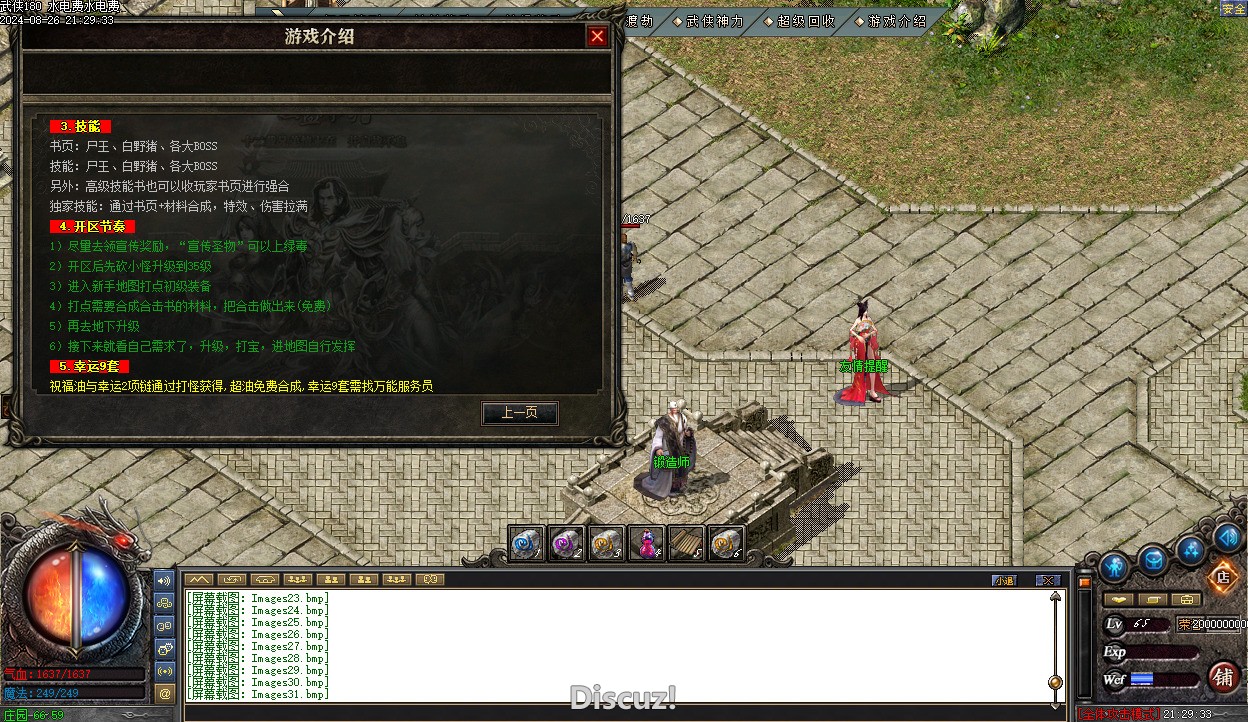1248x722 pixels.
Task: Open the bag chest icon
Action: (x=1153, y=561)
